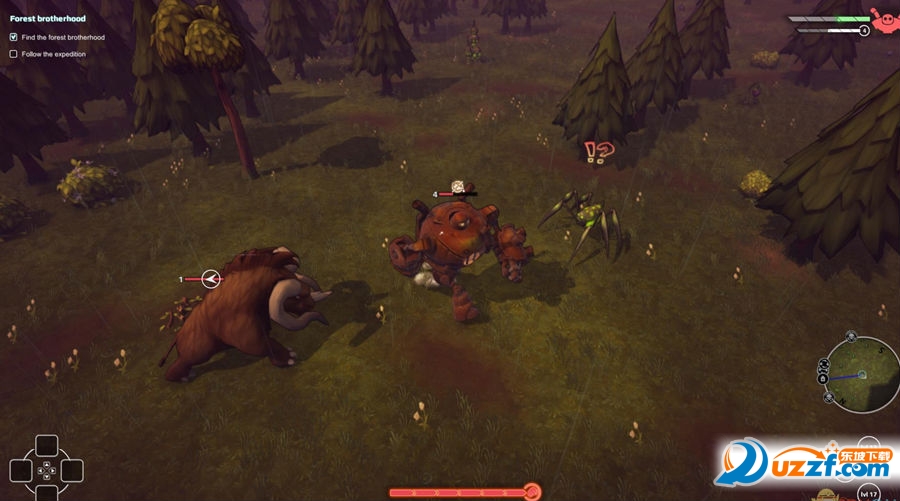Click the circular M17 ammo icon
The height and width of the screenshot is (501, 900).
click(x=868, y=493)
